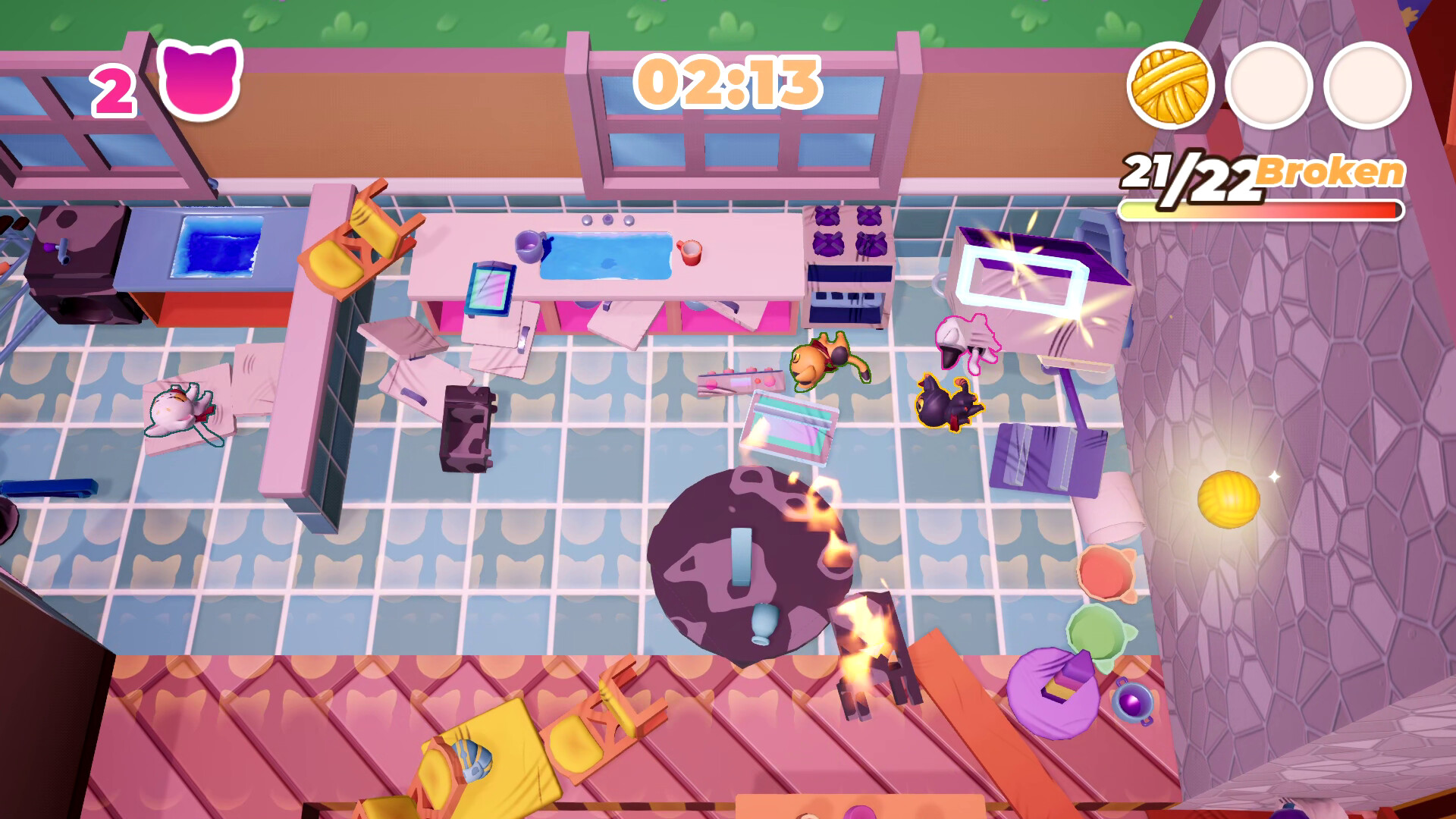1456x819 pixels.
Task: Select the blue sink on the kitchen counter
Action: pyautogui.click(x=607, y=256)
